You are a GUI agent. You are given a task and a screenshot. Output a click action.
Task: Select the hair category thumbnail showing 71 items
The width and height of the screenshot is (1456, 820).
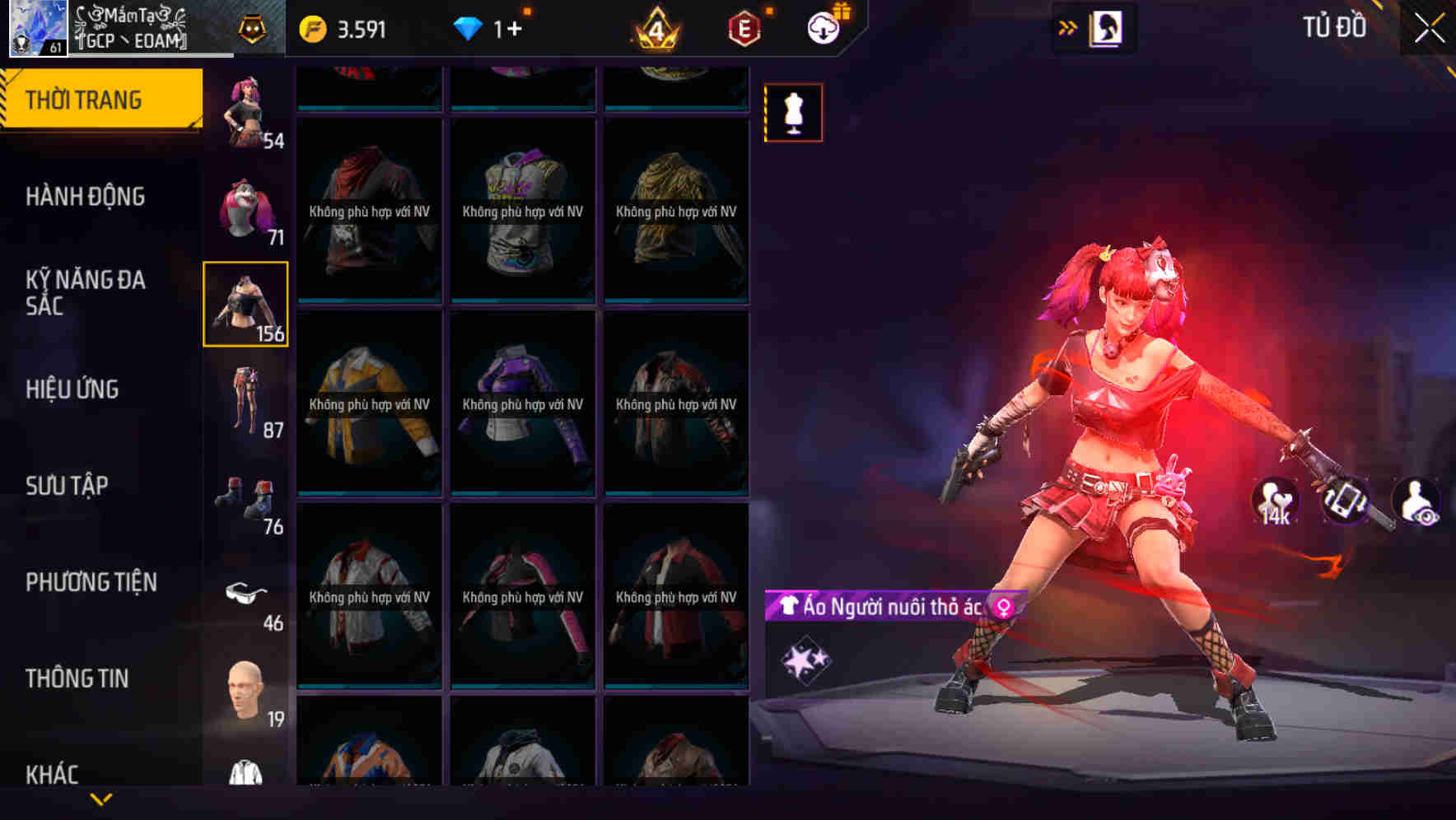[246, 207]
